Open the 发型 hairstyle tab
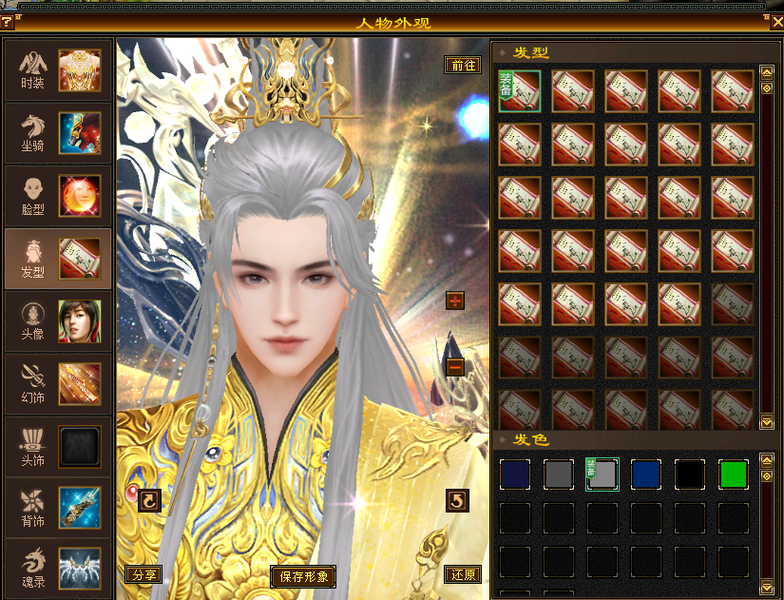Screen dimensions: 784x600 coord(58,258)
